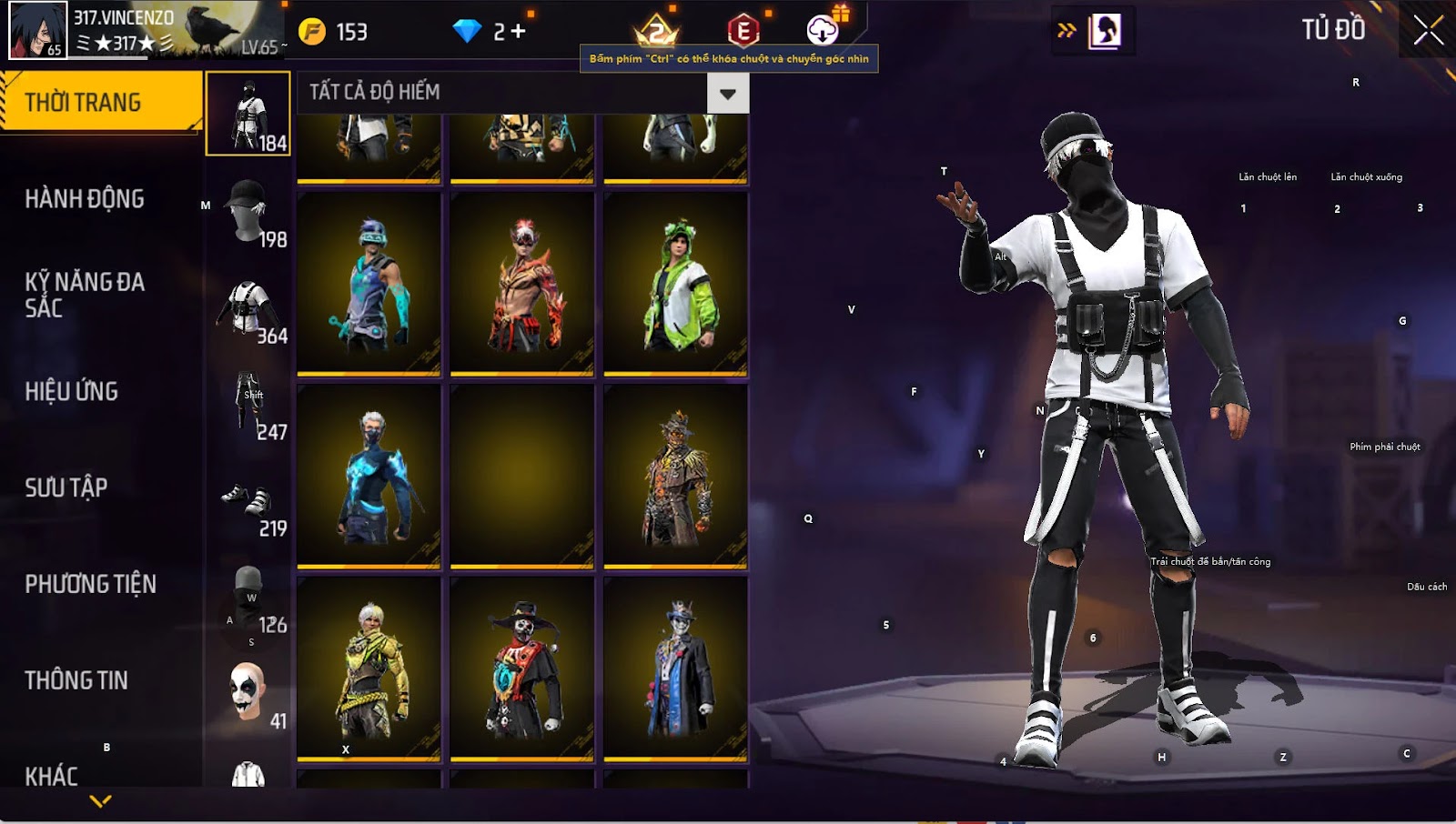Switch to the HÀNH ĐỘNG tab
Screen dimensions: 1456x824
point(85,199)
